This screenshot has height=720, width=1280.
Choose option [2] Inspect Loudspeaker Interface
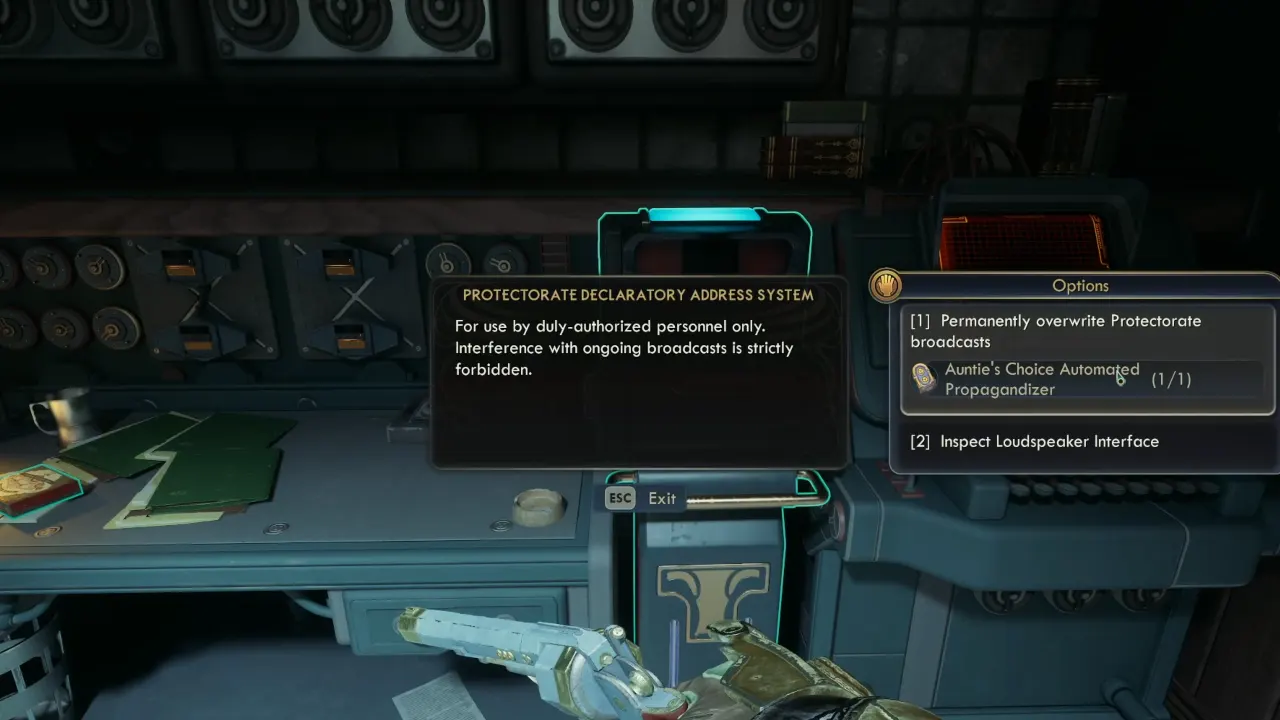1050,441
